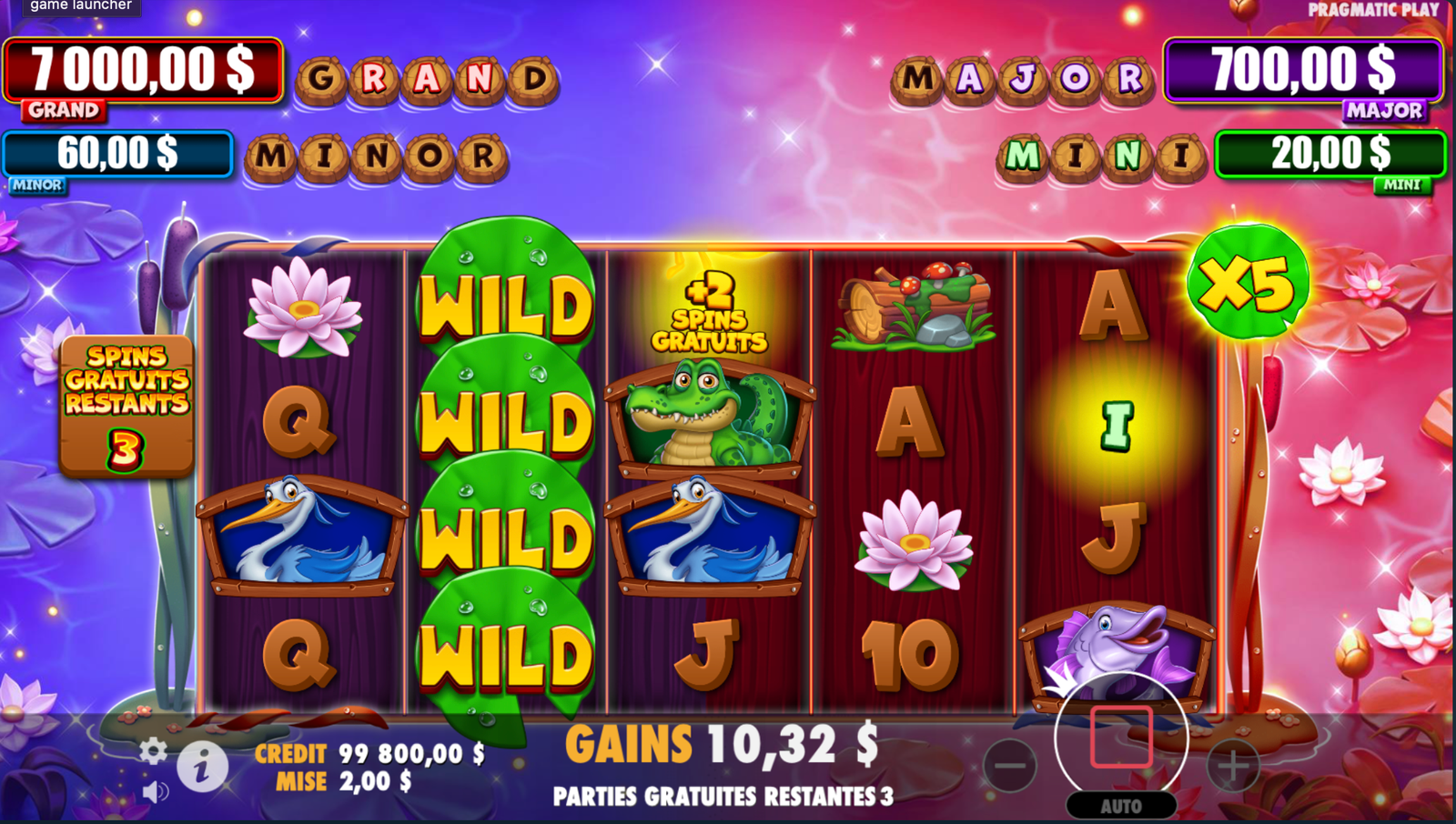Increase the bet with plus button
The width and height of the screenshot is (1456, 824).
pyautogui.click(x=1232, y=766)
